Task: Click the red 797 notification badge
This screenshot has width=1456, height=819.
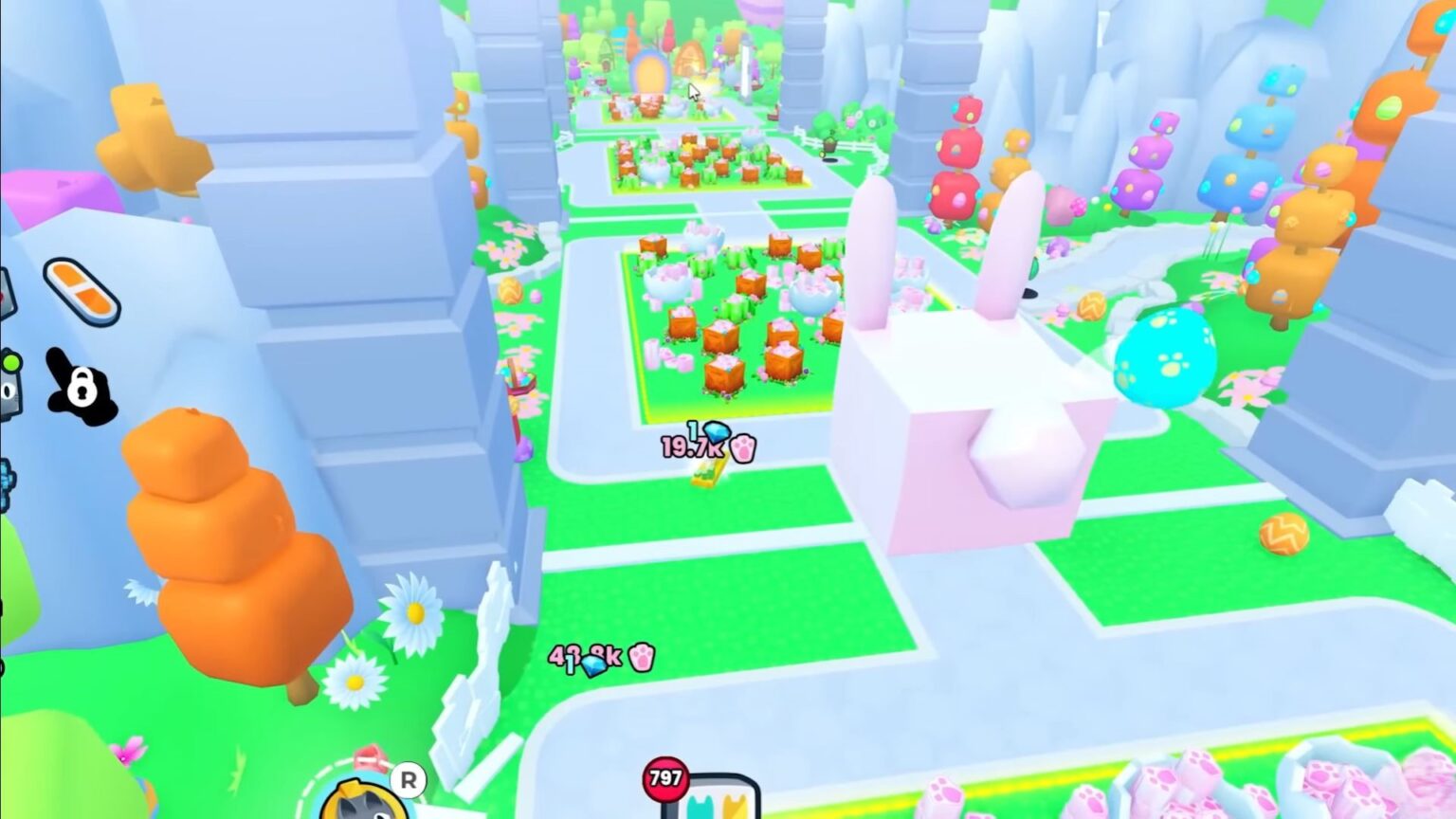Action: (x=668, y=777)
